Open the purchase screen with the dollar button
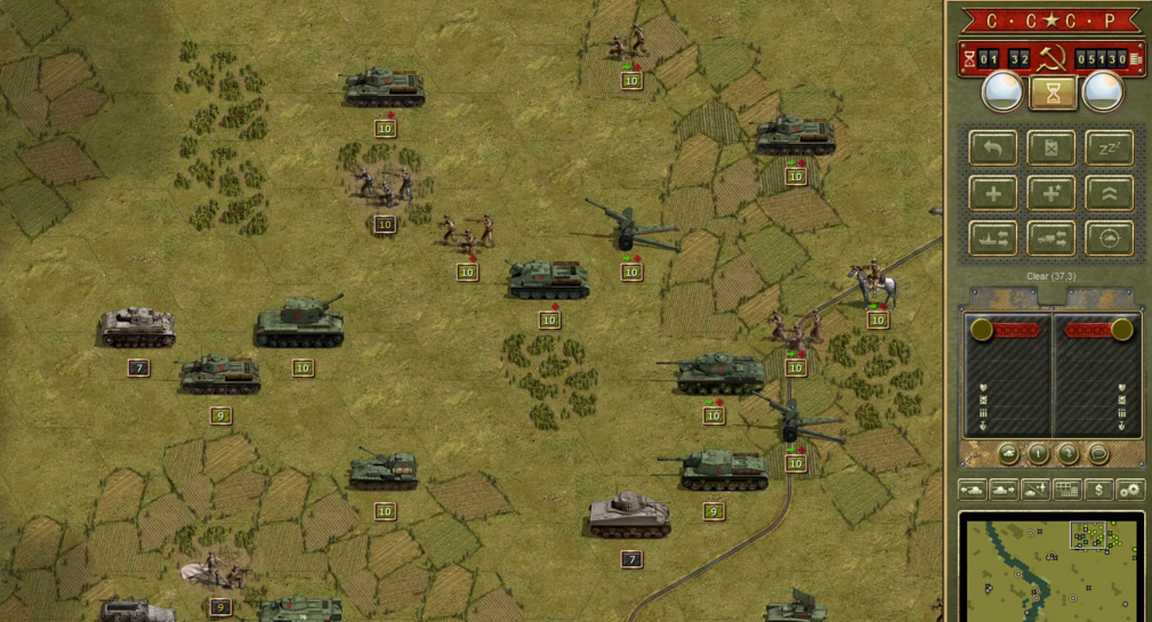 click(1099, 490)
